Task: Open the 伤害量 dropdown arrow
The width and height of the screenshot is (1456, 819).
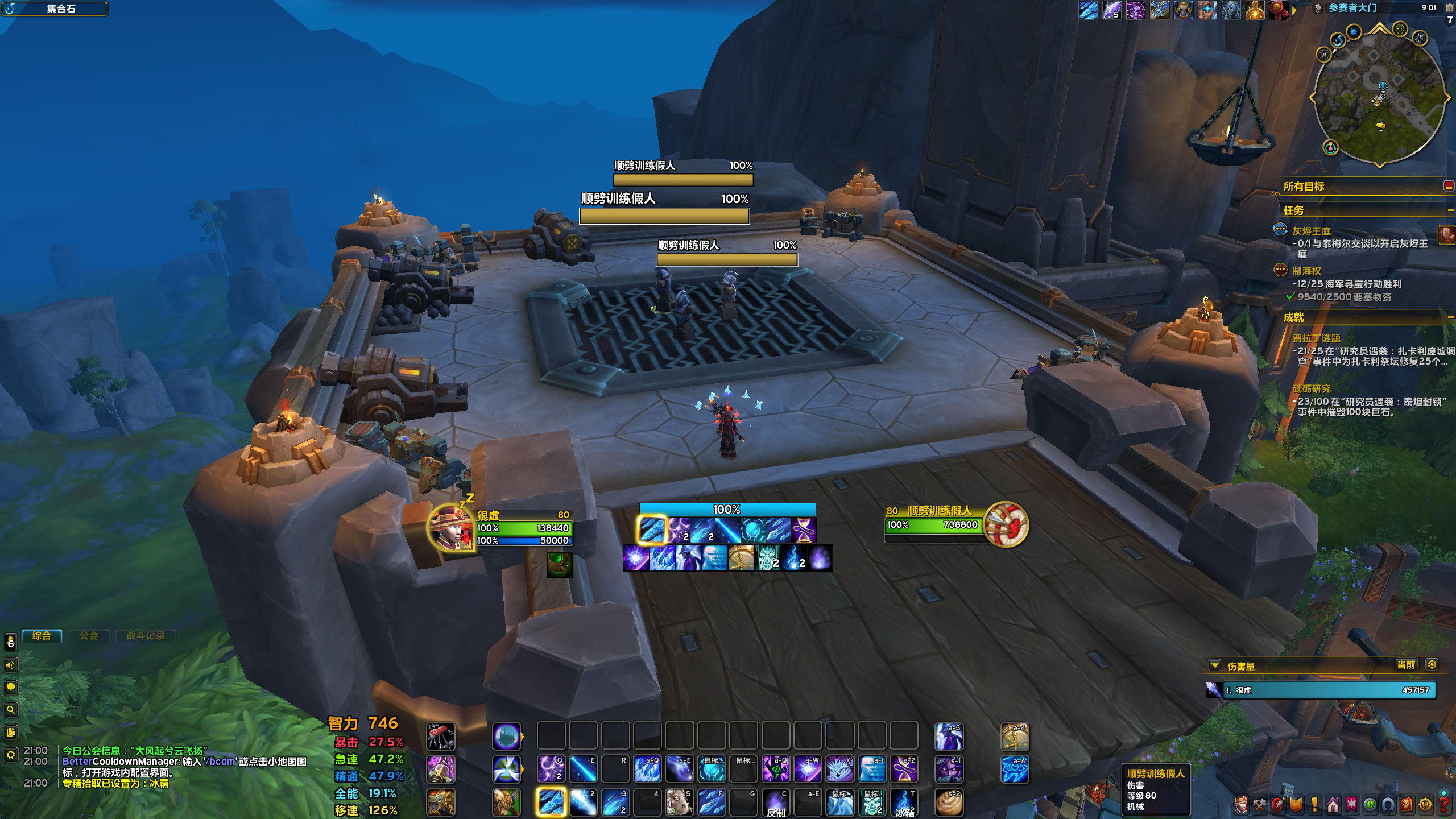Action: [x=1215, y=665]
